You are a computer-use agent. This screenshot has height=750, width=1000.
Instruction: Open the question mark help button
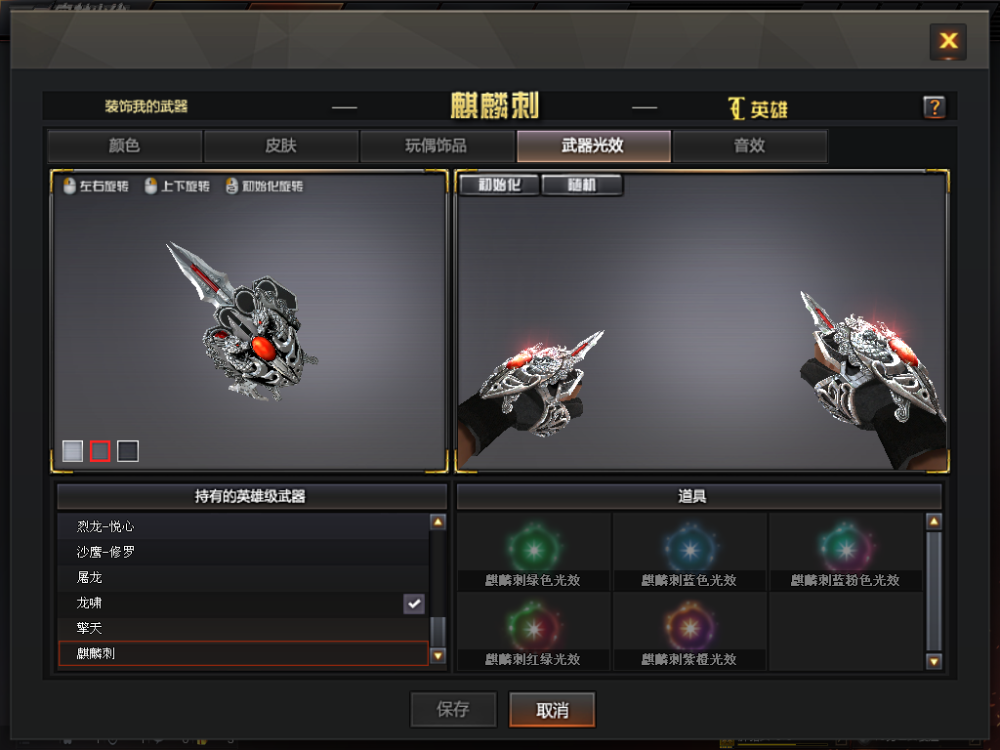934,107
